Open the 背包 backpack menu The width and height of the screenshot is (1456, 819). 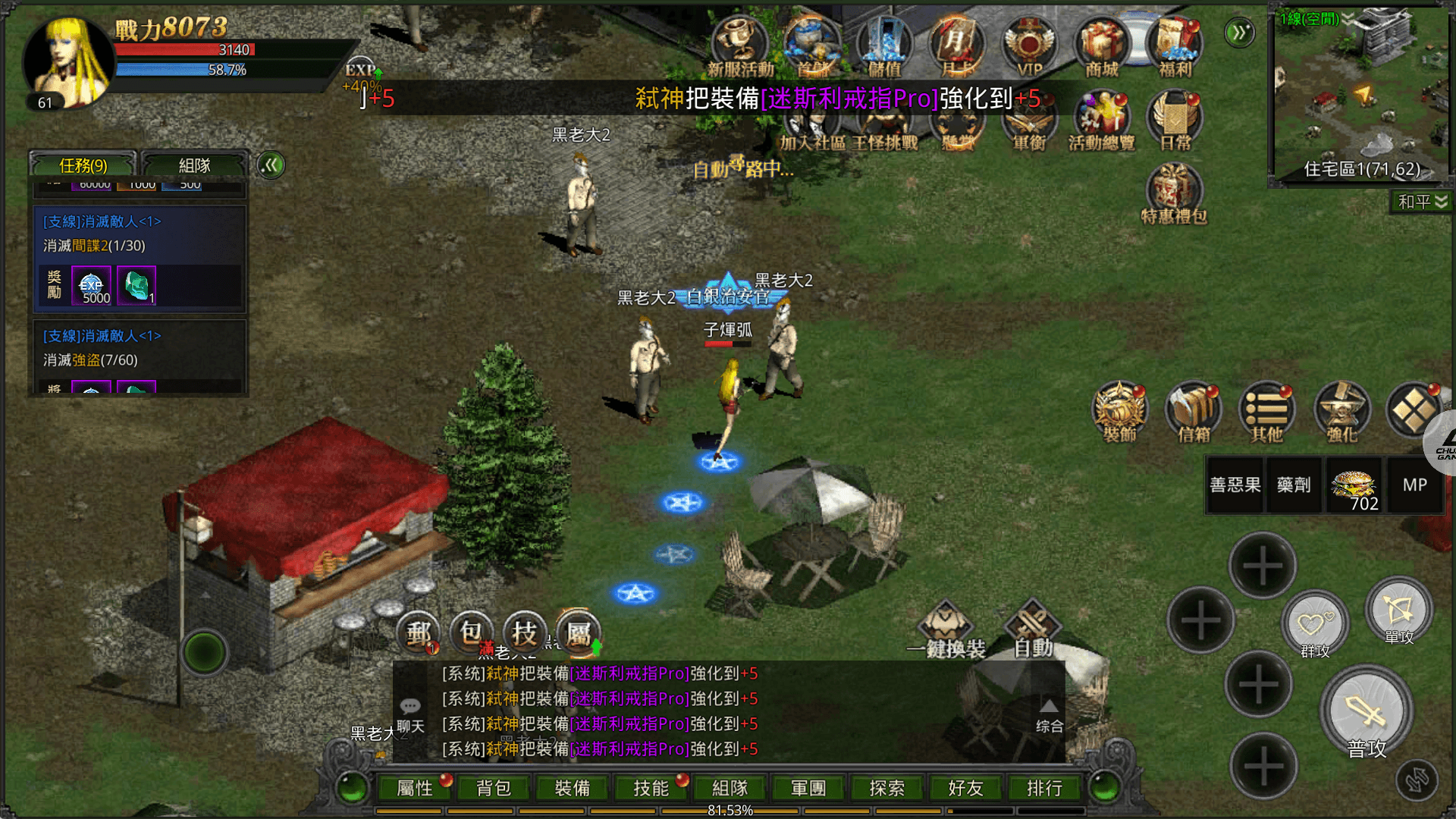point(494,788)
